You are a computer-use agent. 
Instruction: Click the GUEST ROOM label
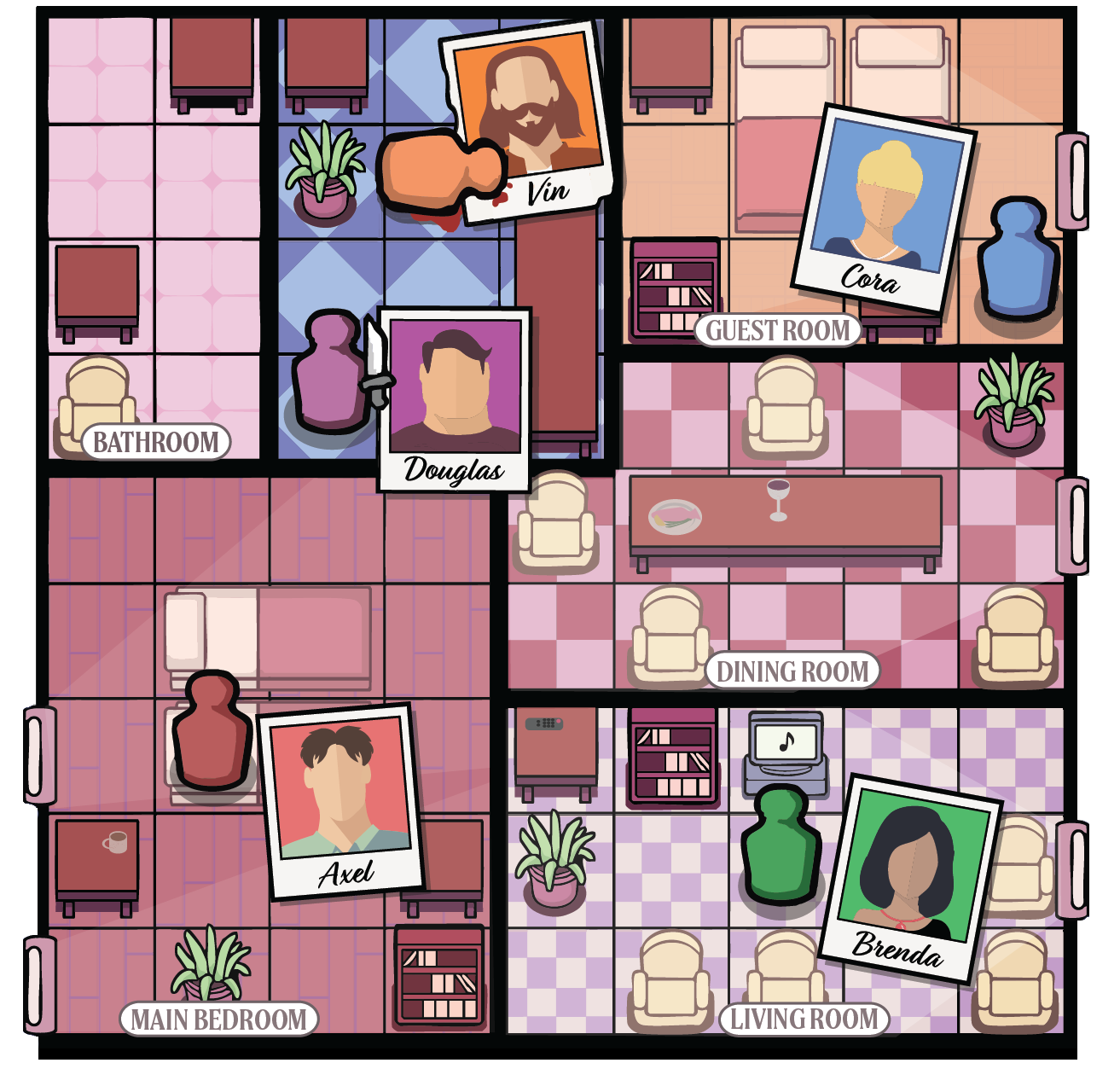[777, 331]
